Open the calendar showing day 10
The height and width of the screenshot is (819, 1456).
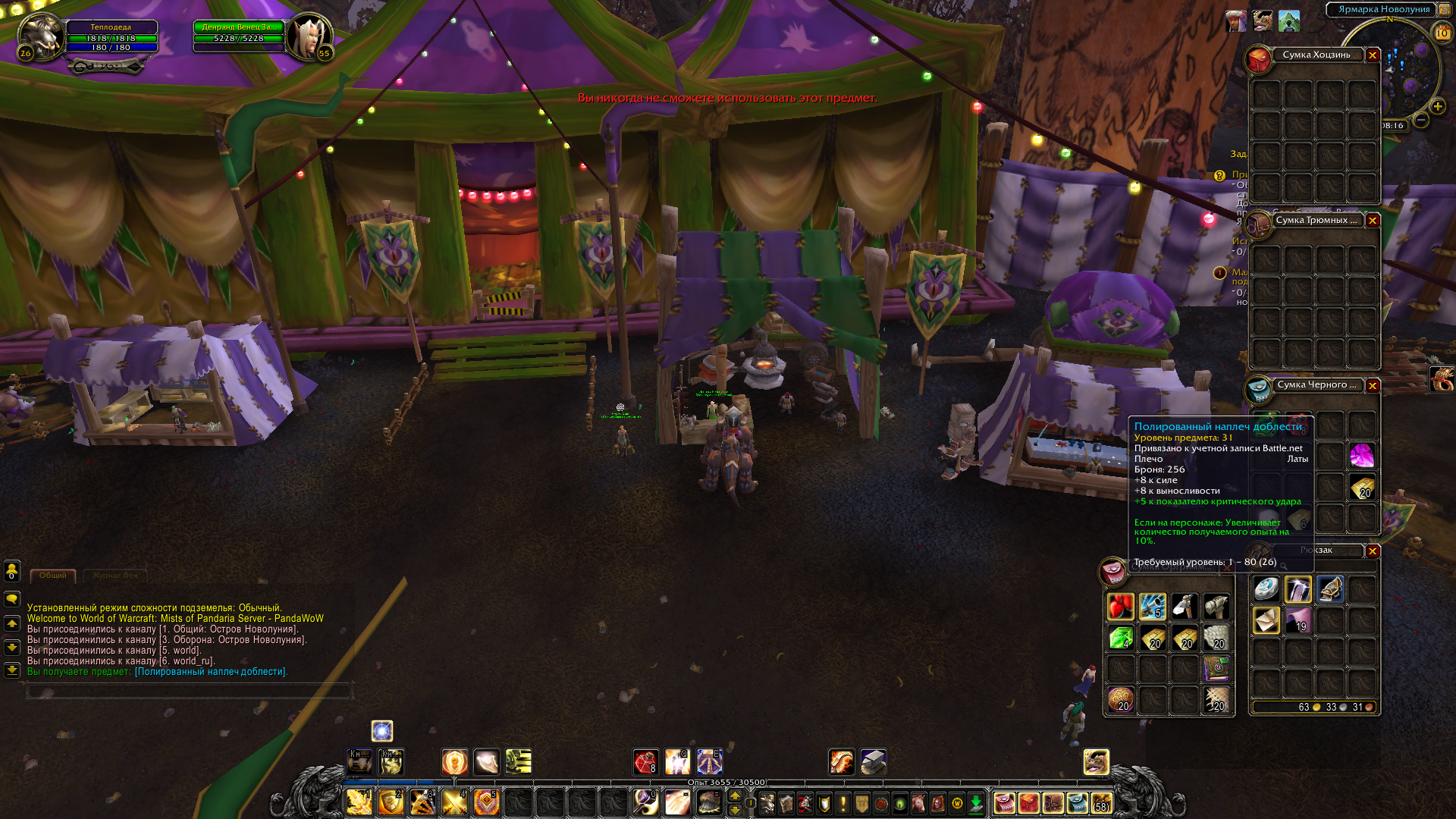coord(1442,33)
